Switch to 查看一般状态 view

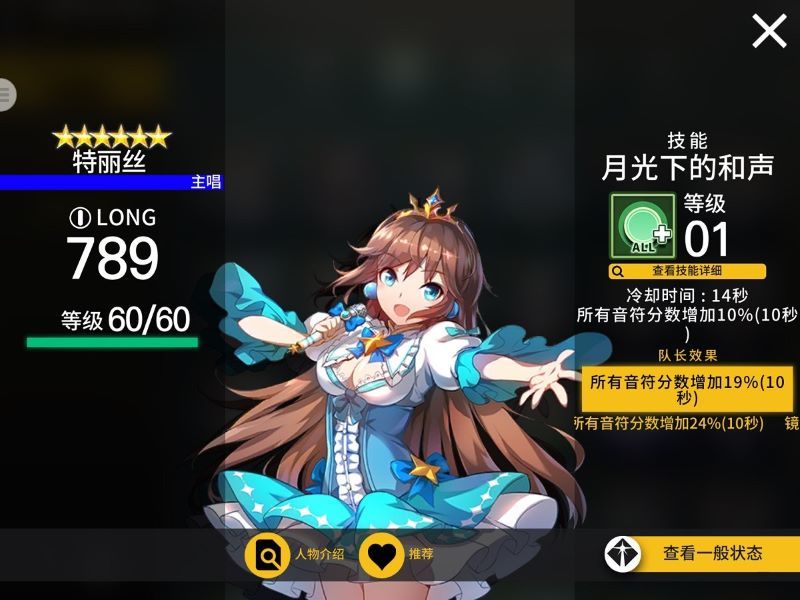click(x=701, y=553)
